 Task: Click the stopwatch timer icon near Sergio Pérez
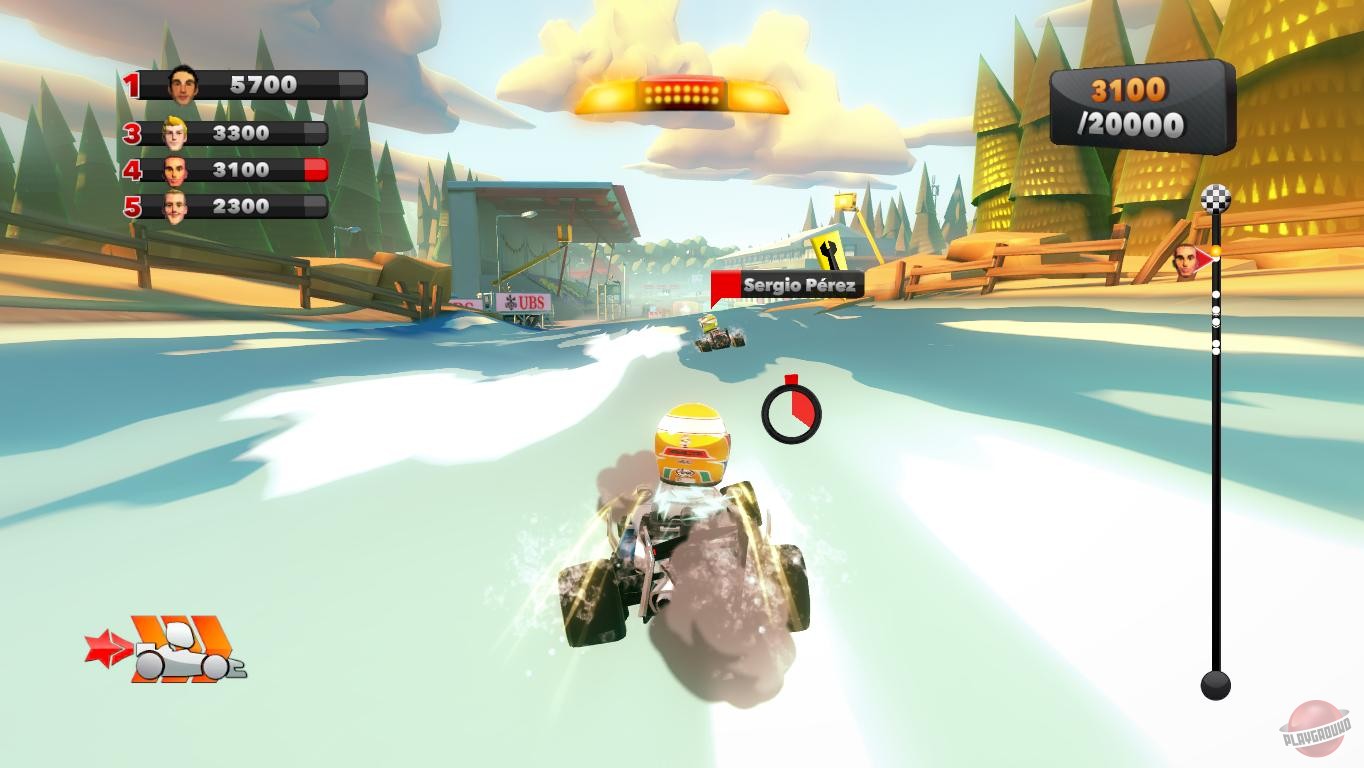[790, 411]
